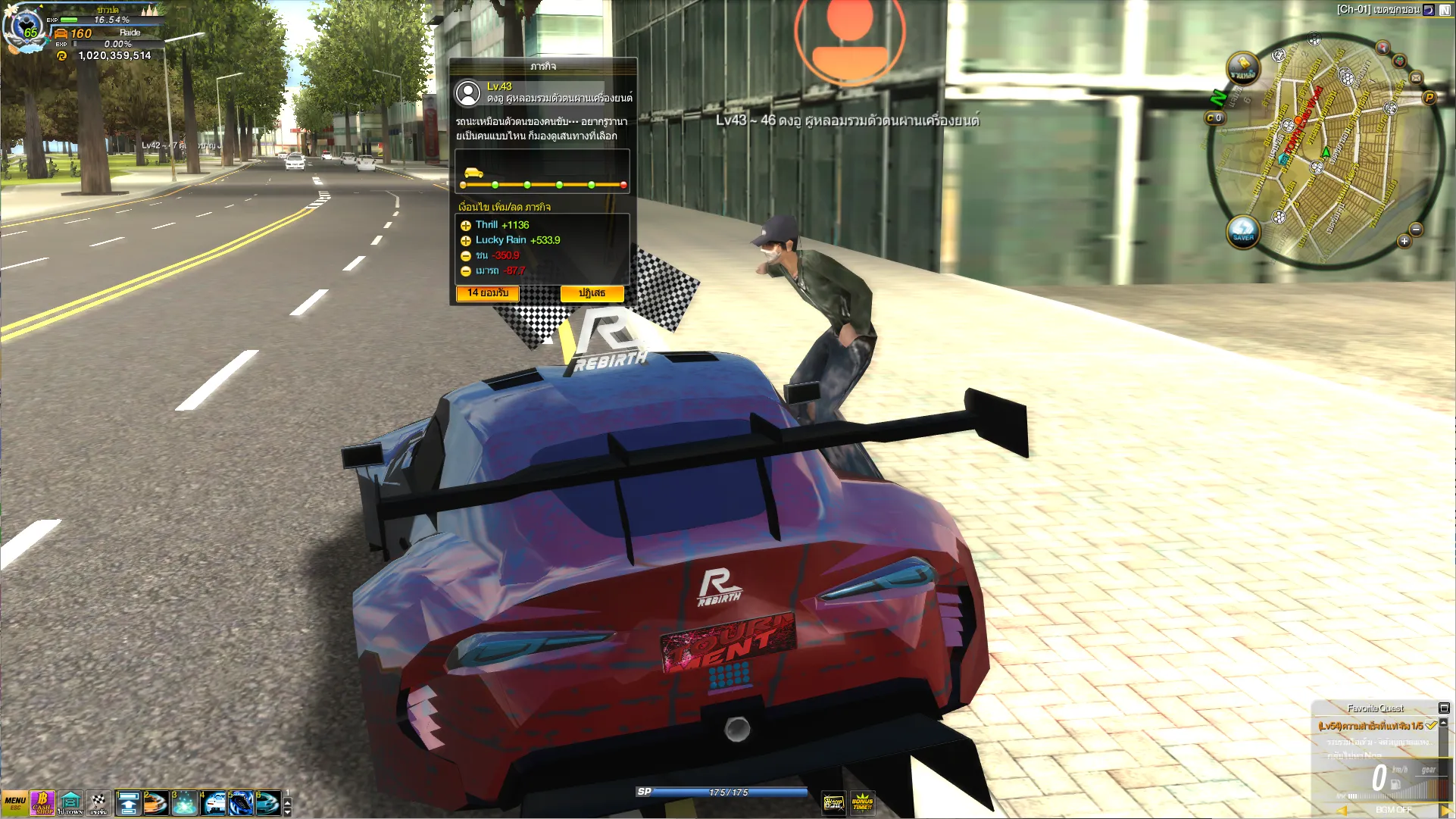Screen dimensions: 1456x819
Task: Open the MENU button
Action: tap(14, 802)
